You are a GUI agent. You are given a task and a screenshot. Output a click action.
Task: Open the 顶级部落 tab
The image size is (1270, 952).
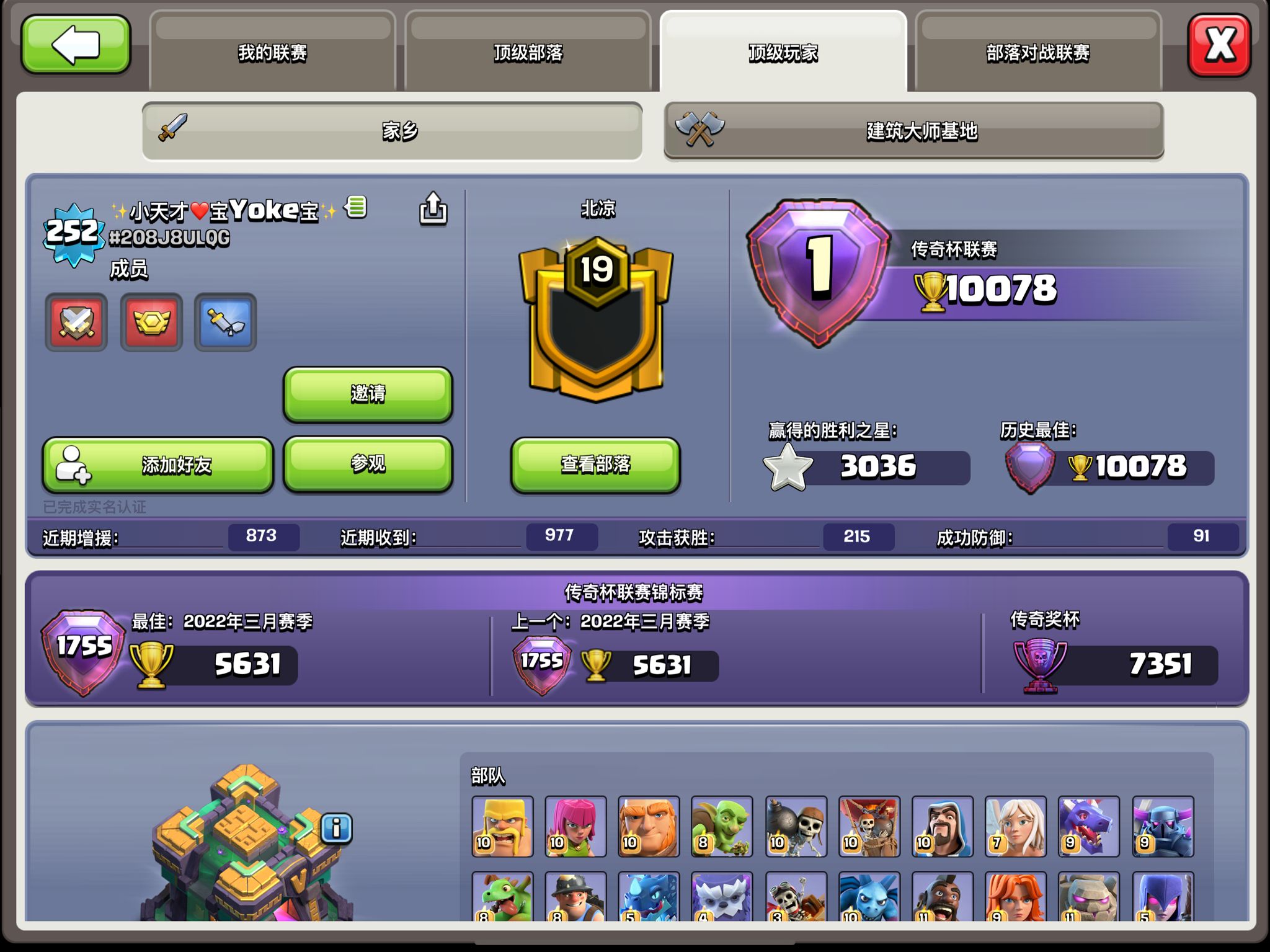(x=528, y=52)
